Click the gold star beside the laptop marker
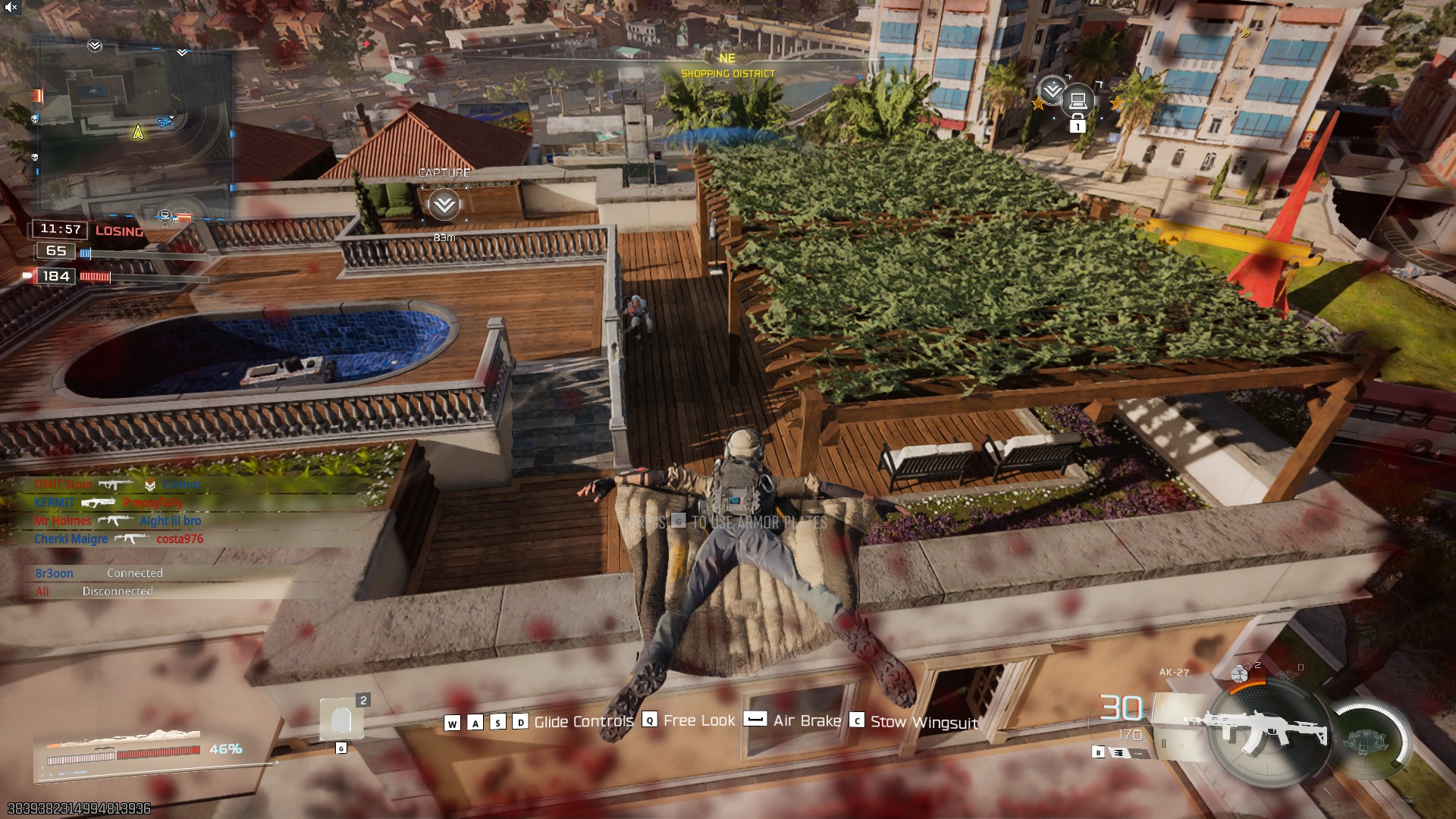Screen dimensions: 1456x819 1037,104
